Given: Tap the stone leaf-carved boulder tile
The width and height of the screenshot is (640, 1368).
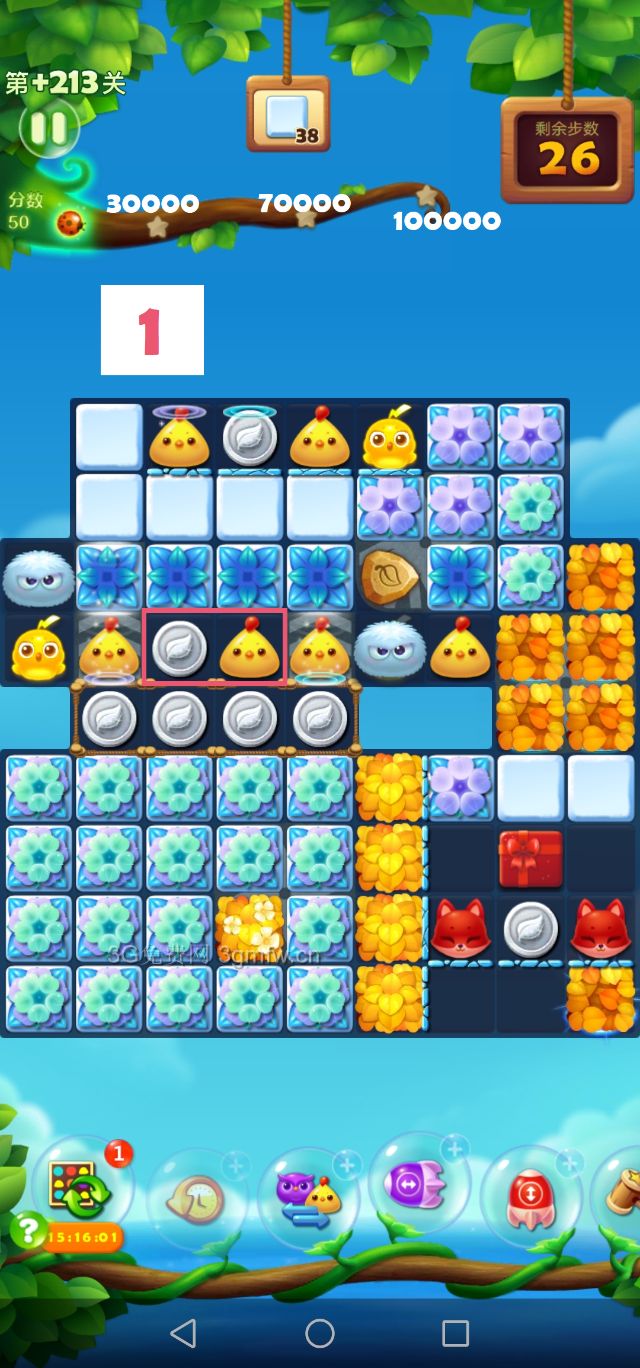Looking at the screenshot, I should pyautogui.click(x=390, y=576).
